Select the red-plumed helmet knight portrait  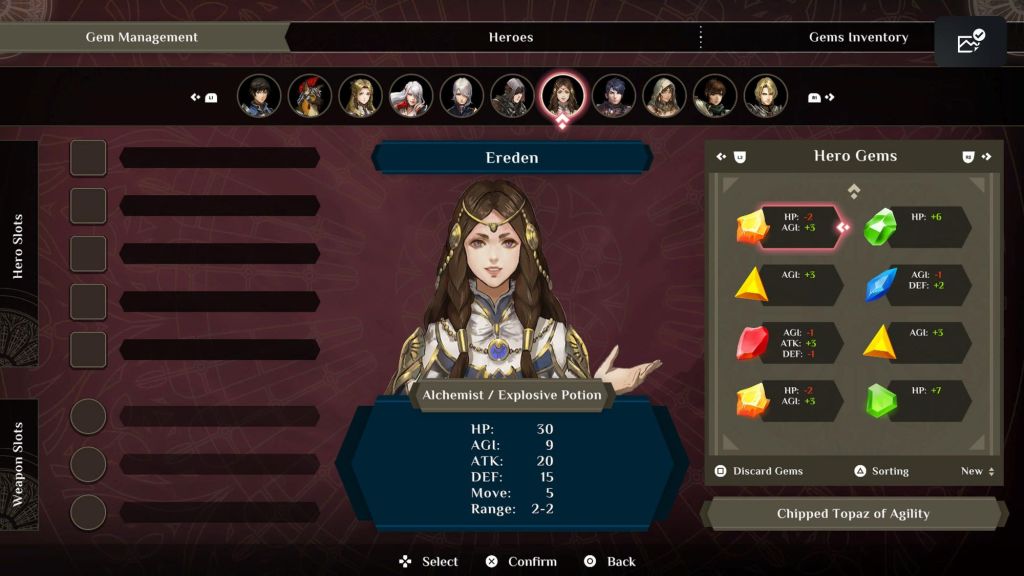310,96
